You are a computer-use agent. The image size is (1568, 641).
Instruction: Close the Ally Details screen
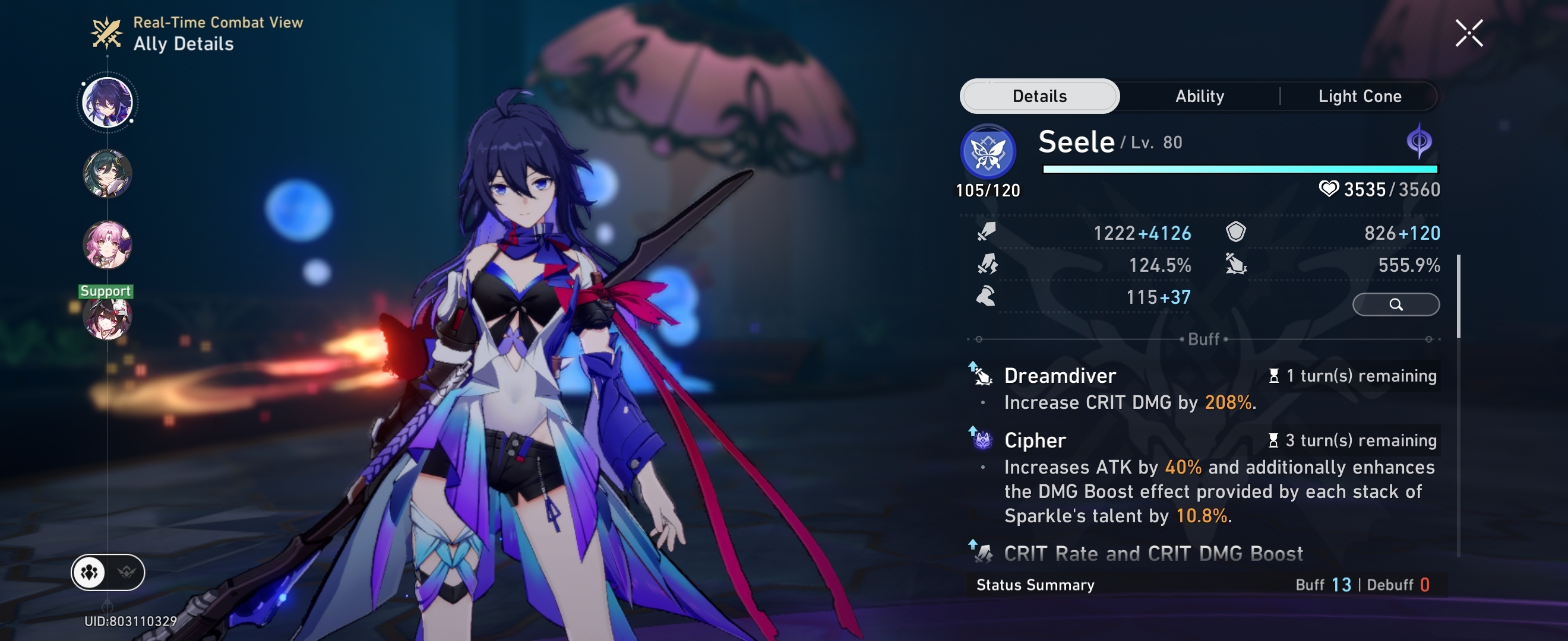coord(1470,32)
